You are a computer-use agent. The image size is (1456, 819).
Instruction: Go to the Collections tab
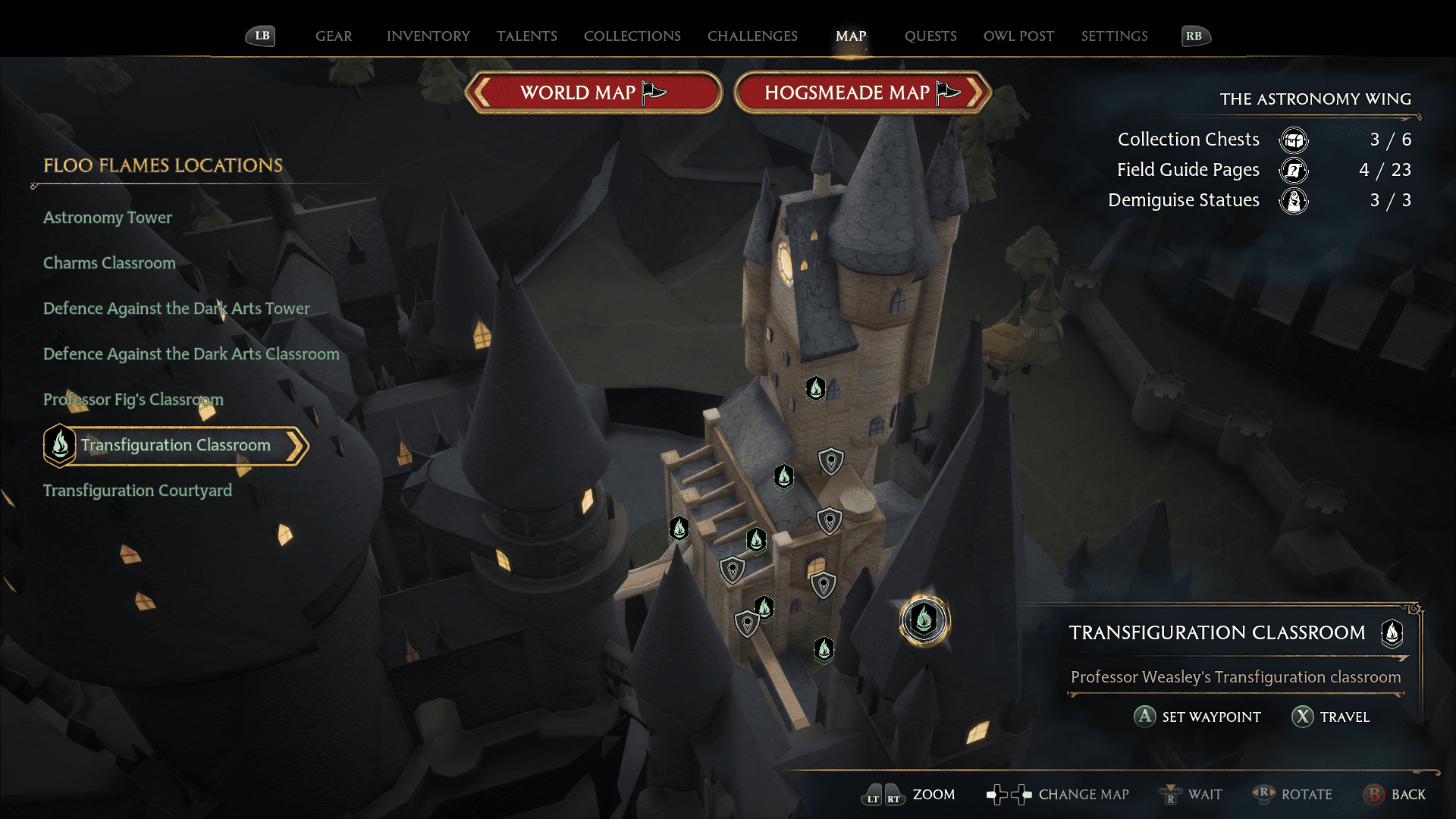click(632, 36)
